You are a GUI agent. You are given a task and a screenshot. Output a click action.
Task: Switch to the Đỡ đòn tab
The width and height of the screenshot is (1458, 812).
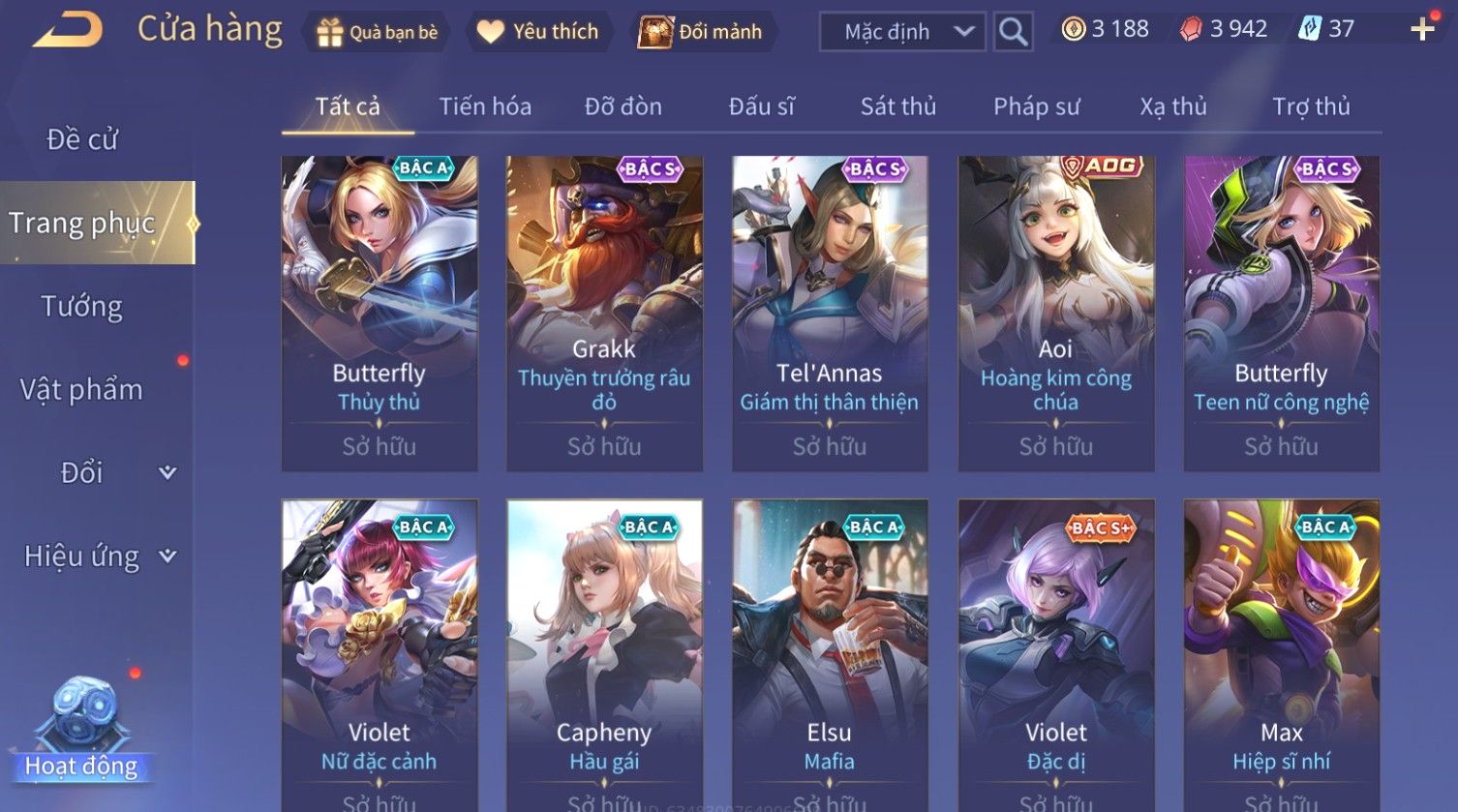623,106
